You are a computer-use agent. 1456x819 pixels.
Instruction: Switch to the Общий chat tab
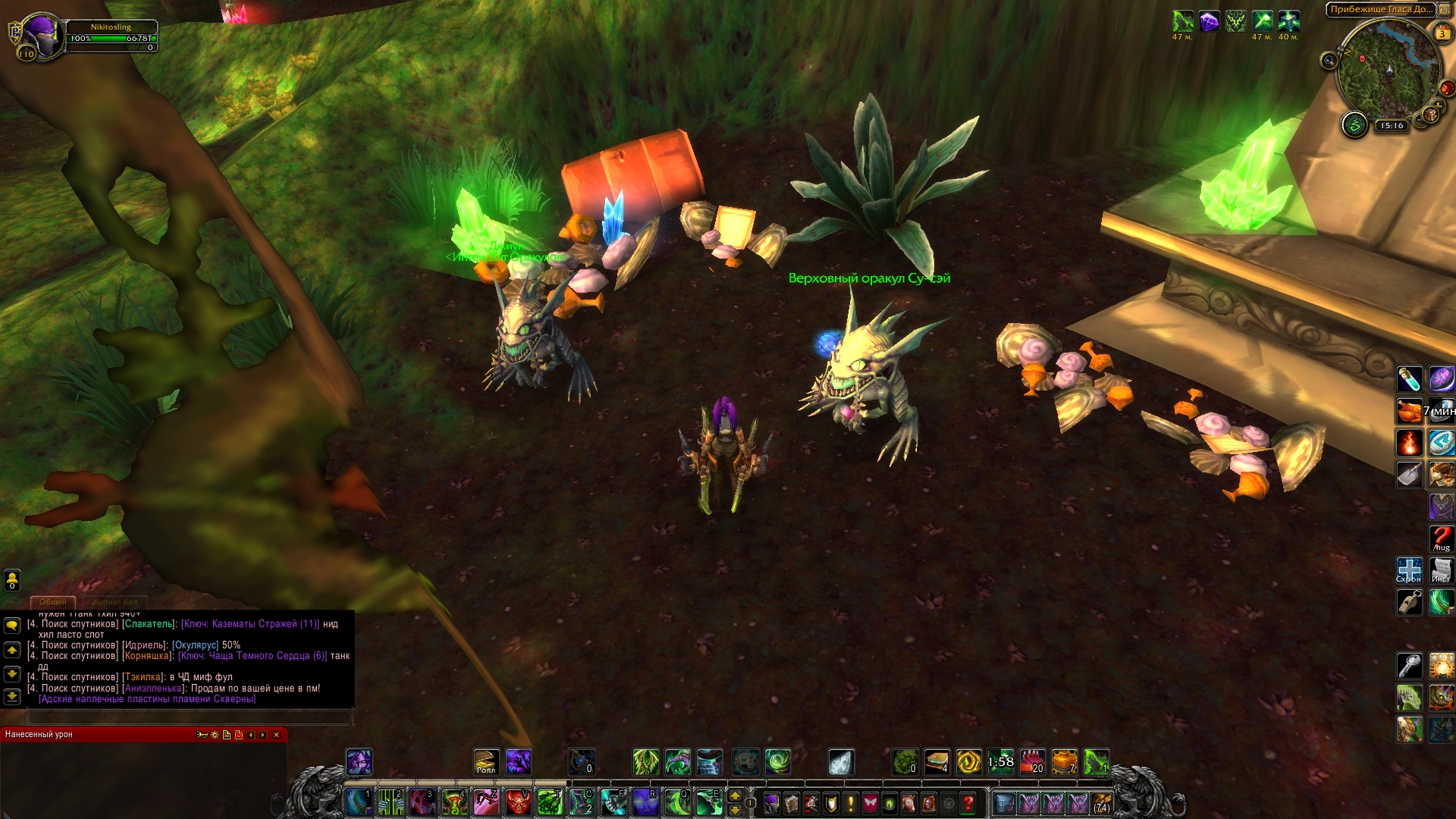(53, 601)
